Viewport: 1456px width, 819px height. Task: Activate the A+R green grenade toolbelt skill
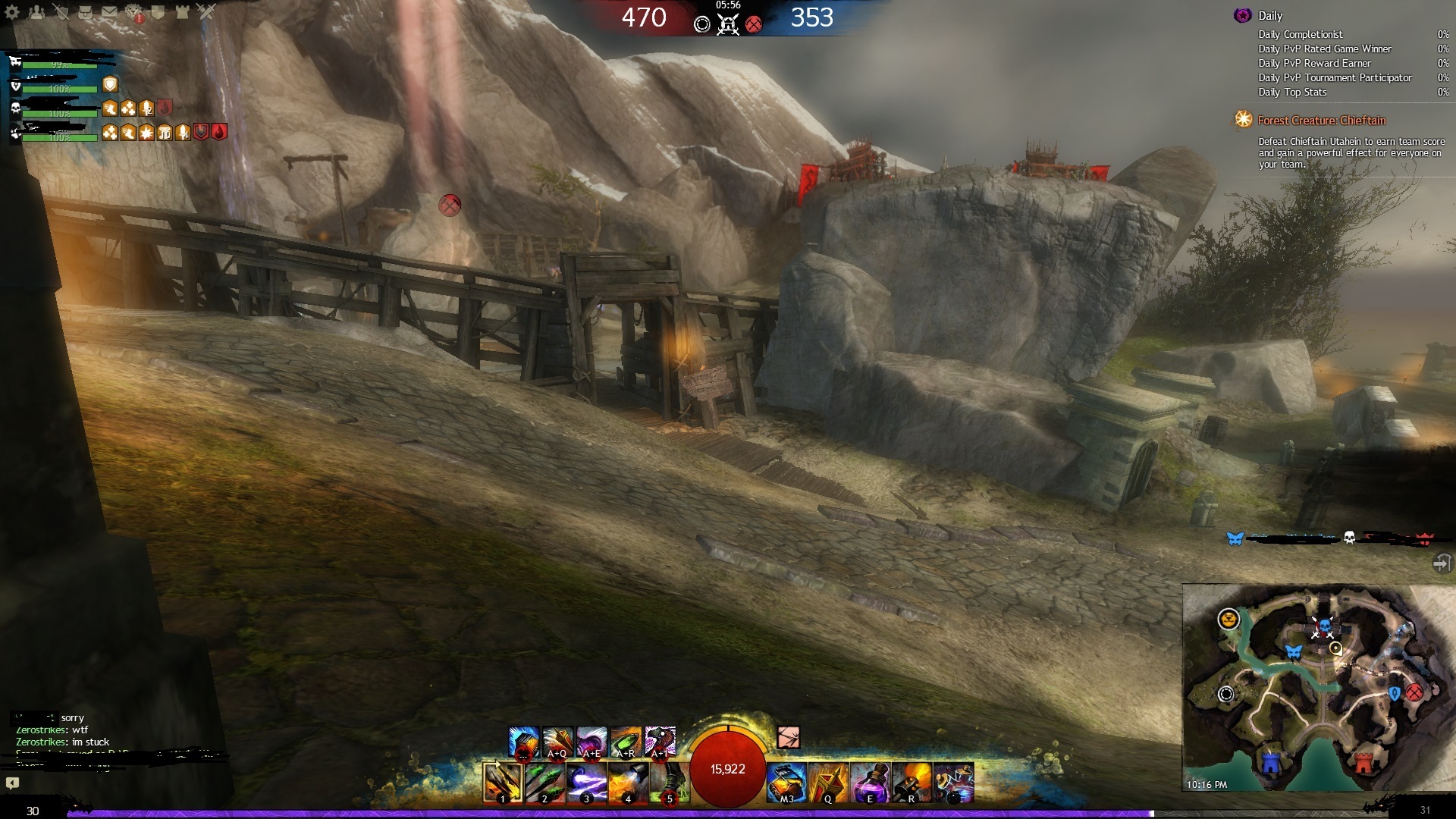pyautogui.click(x=626, y=742)
